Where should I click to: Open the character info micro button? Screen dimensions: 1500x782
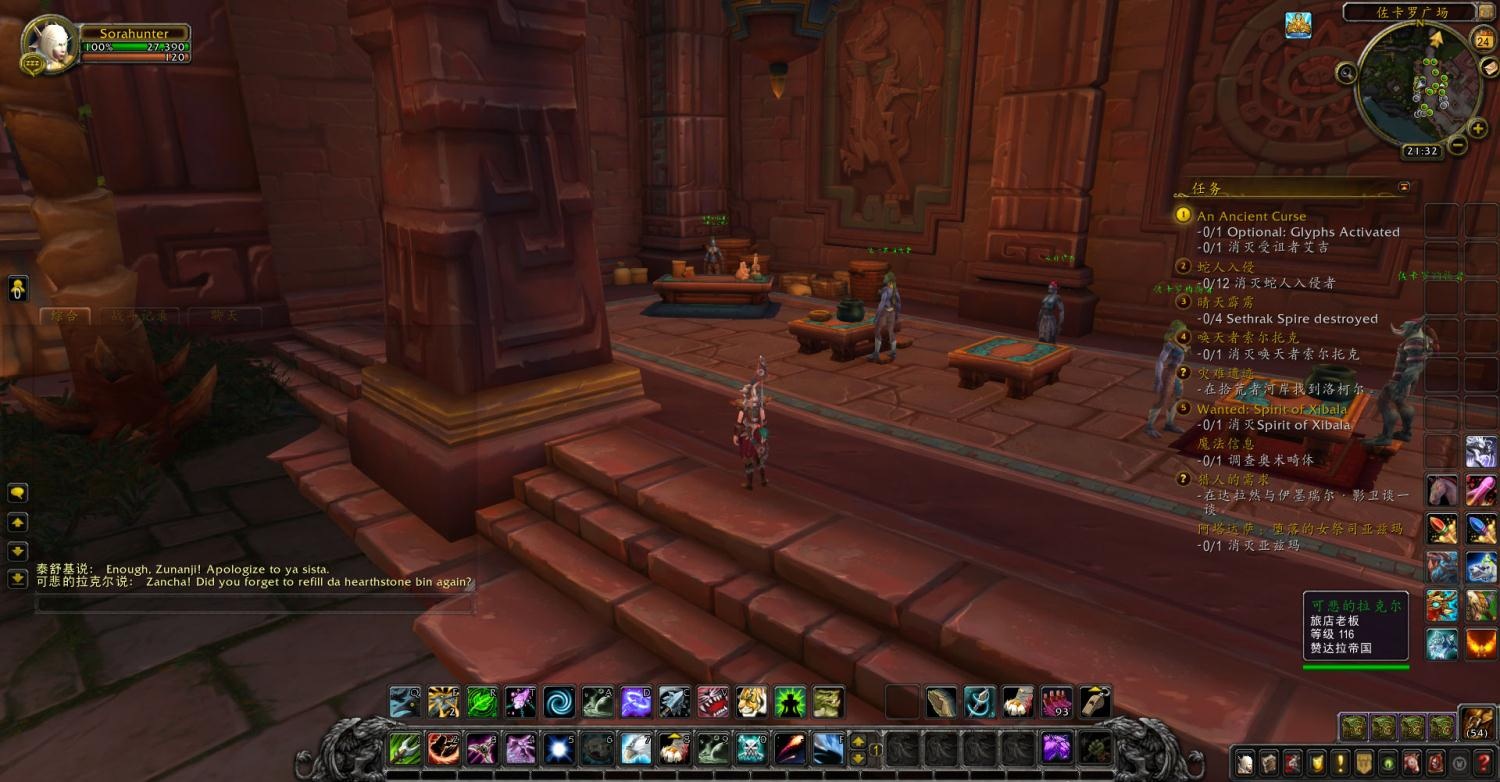(1244, 761)
